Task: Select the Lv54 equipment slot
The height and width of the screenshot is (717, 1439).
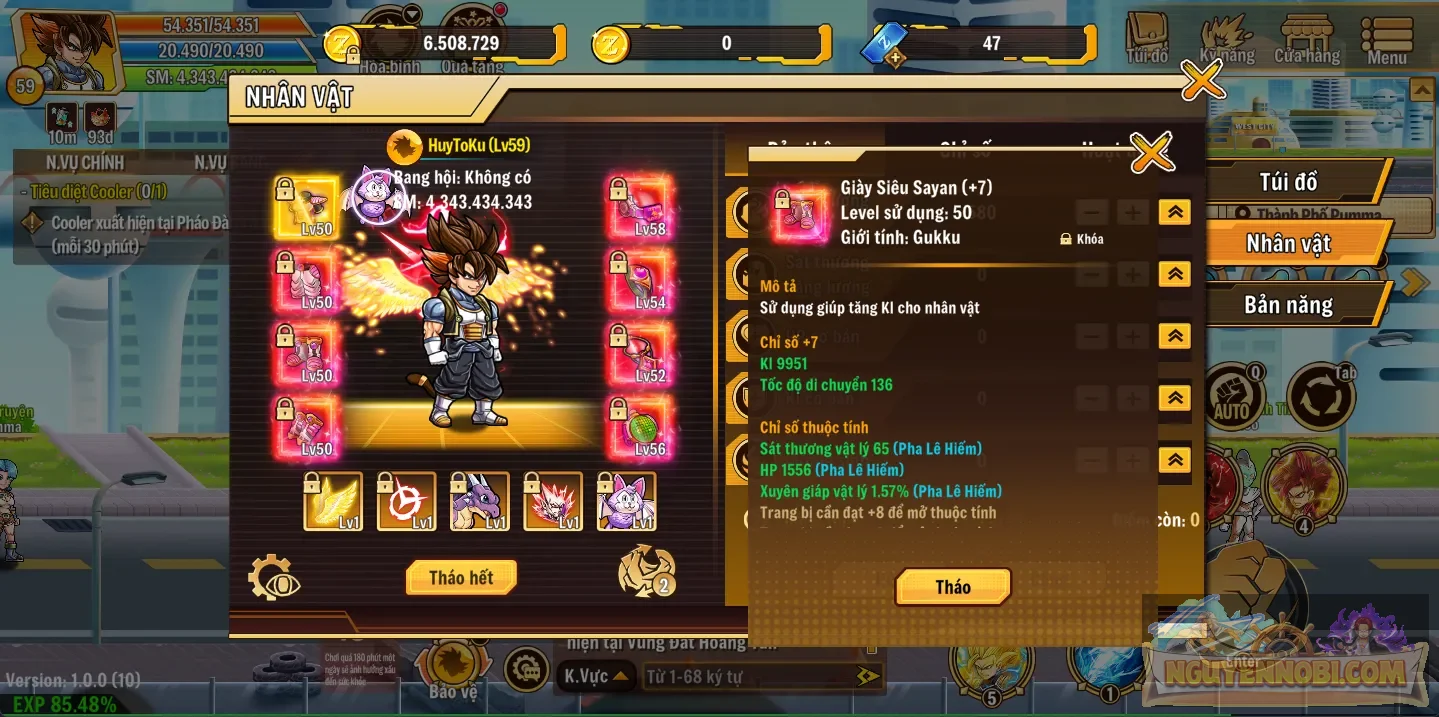Action: coord(640,283)
